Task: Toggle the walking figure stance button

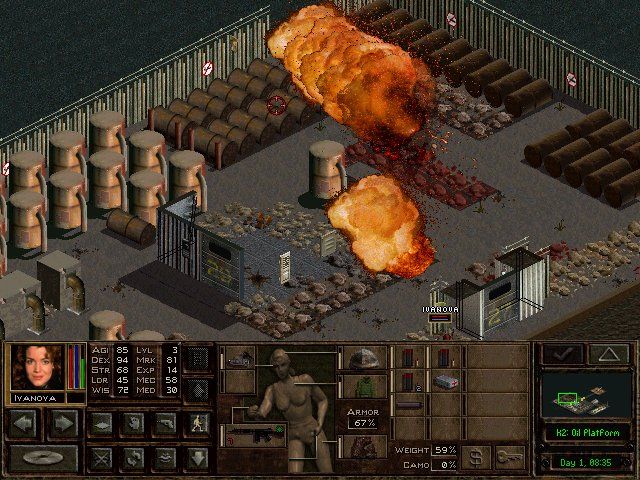Action: coord(198,423)
